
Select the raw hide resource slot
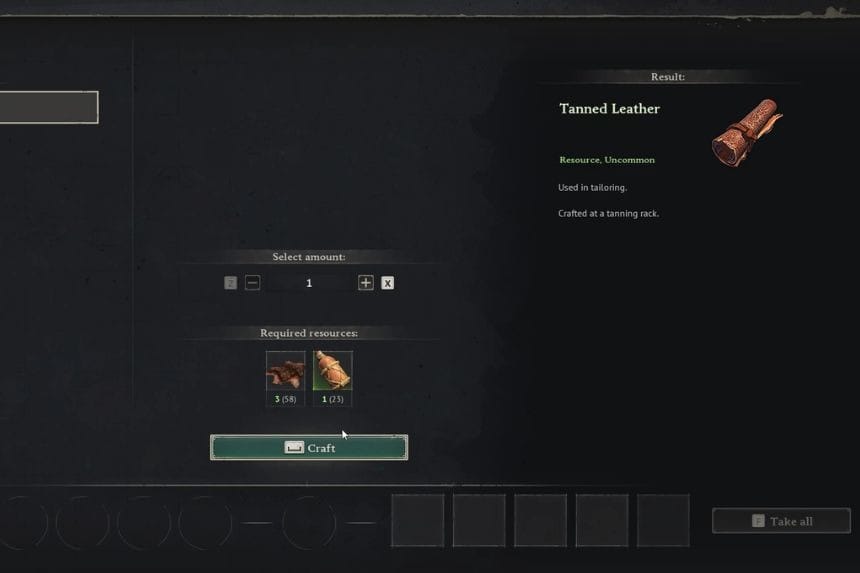click(285, 371)
